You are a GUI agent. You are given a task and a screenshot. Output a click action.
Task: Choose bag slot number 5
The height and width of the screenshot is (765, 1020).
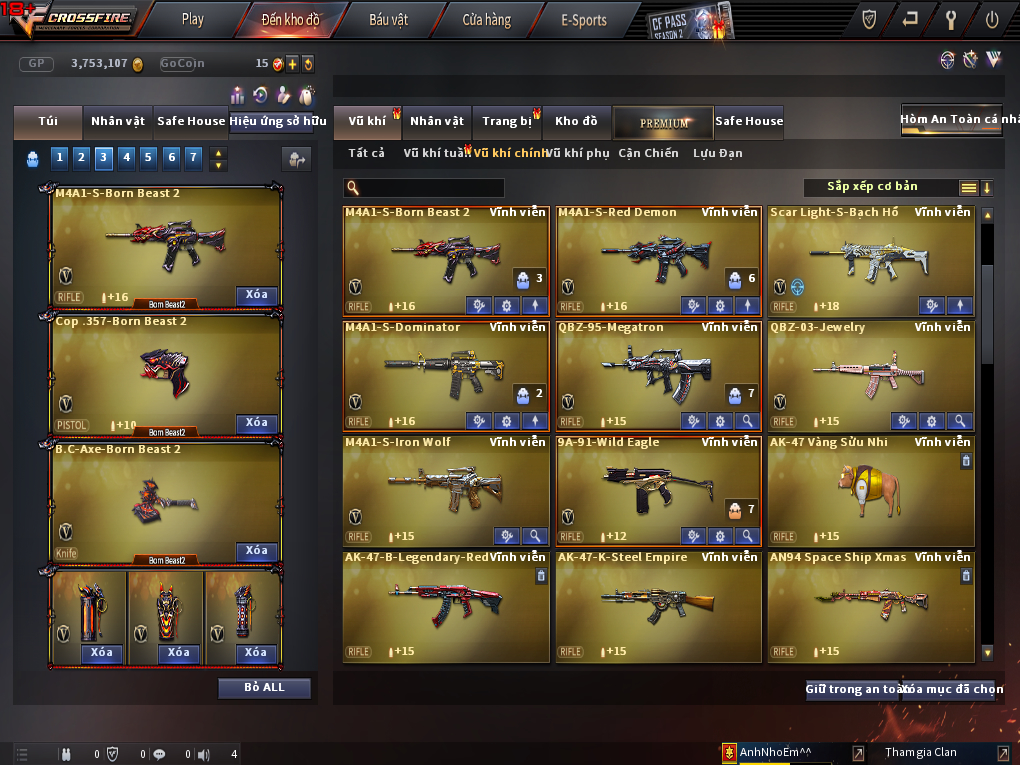[148, 157]
